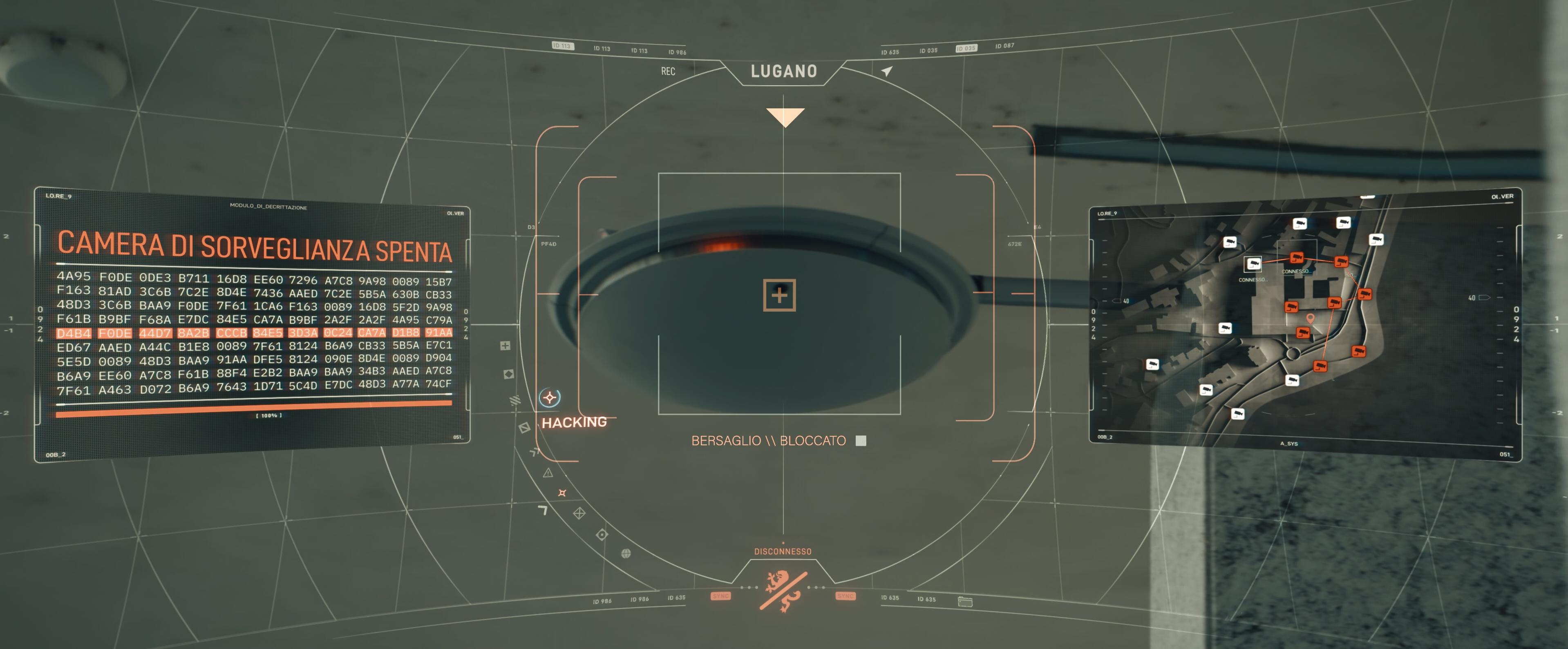Select the diamond crosshair icon on the arc
Screen dimensions: 1568x649
point(579,513)
